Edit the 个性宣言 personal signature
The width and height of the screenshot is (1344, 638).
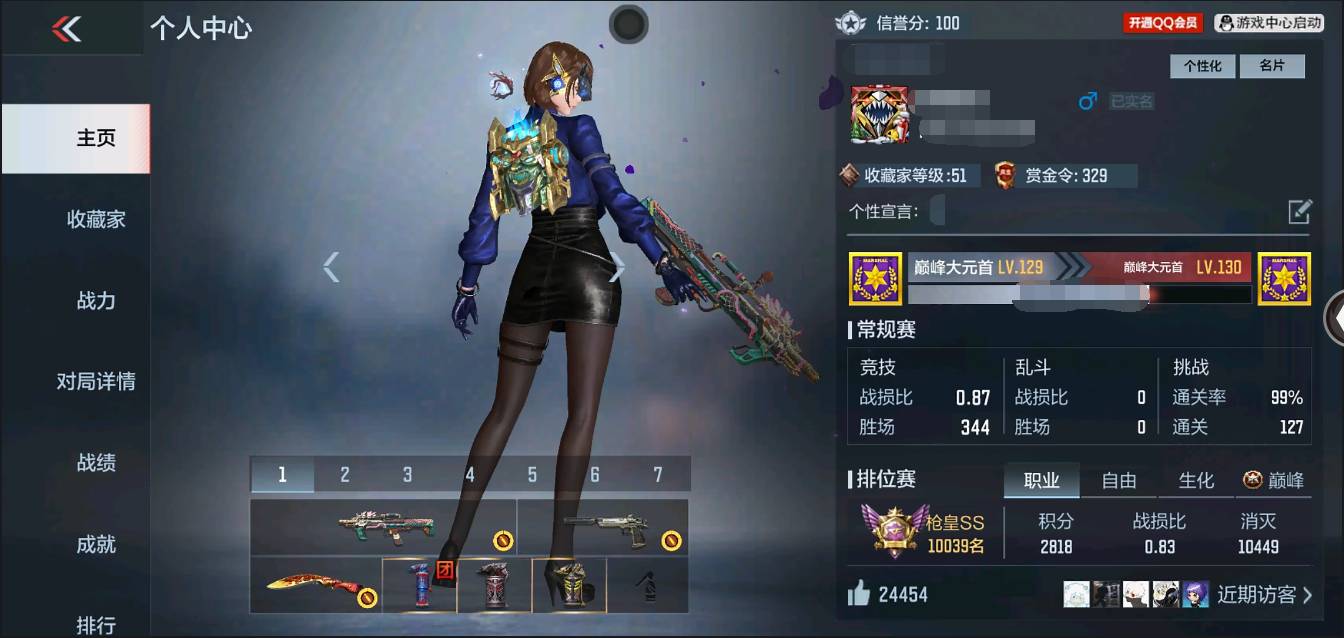click(1299, 211)
